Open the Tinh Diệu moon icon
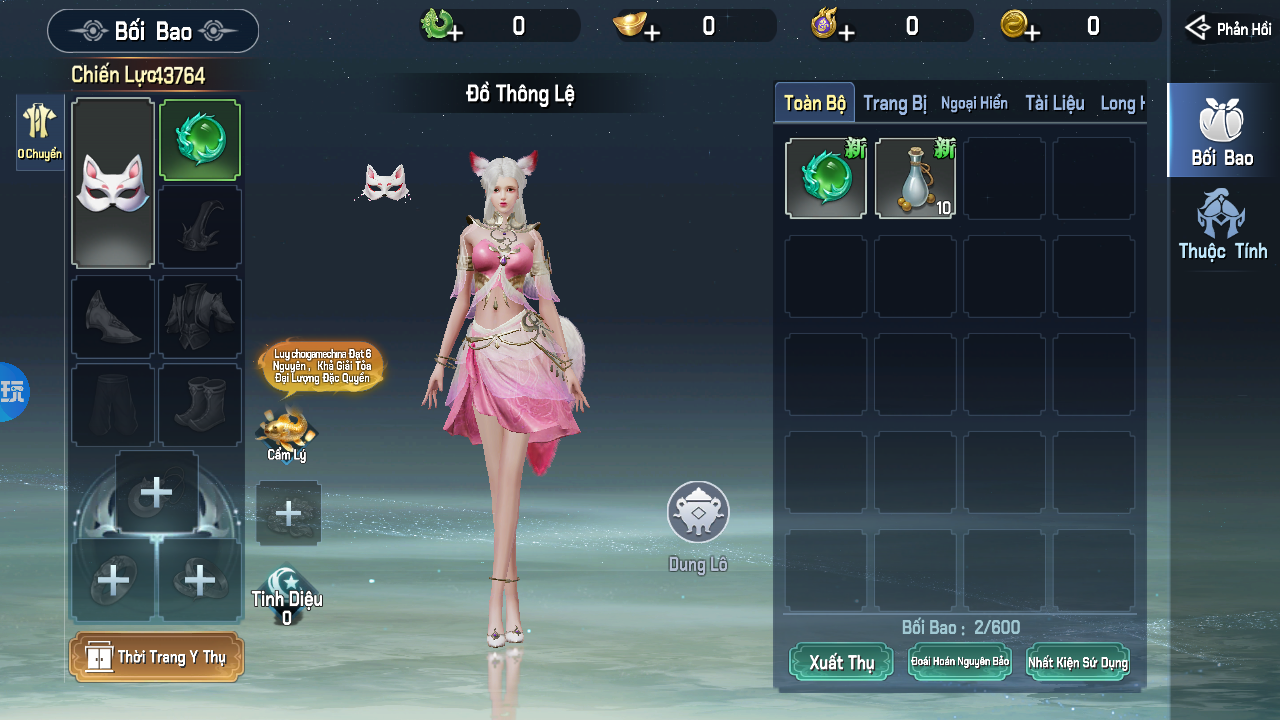This screenshot has width=1280, height=720. [287, 588]
